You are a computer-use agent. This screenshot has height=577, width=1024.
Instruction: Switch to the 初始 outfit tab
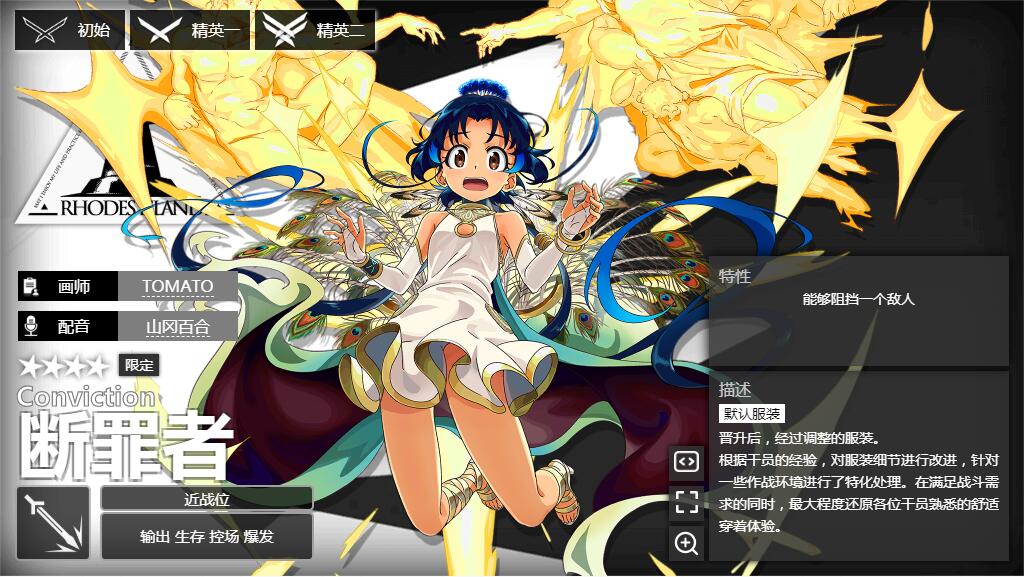coord(70,31)
